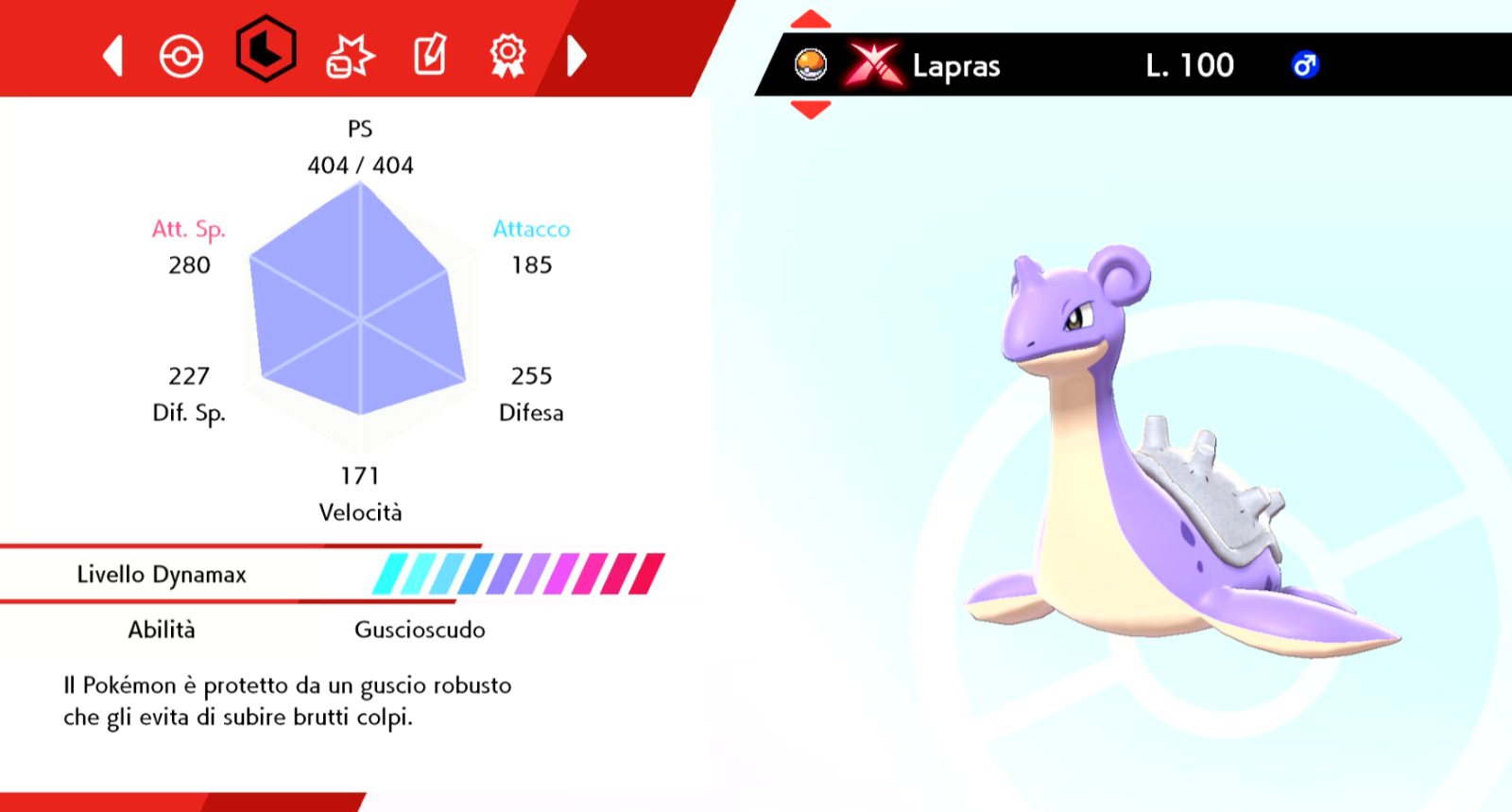Click the Att. Sp. pink stat label
The height and width of the screenshot is (812, 1512).
click(189, 229)
